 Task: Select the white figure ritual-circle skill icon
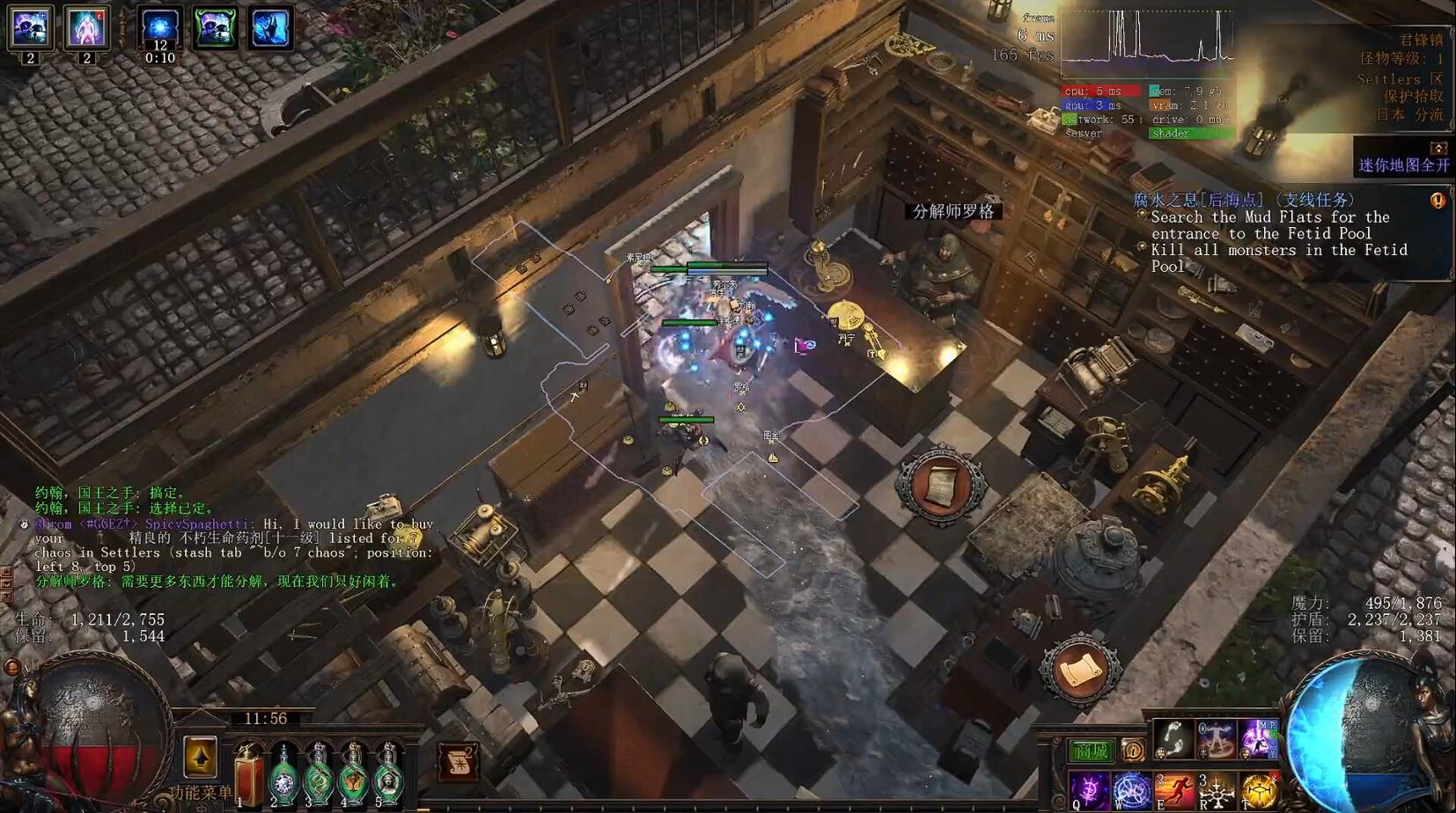[x=1216, y=739]
